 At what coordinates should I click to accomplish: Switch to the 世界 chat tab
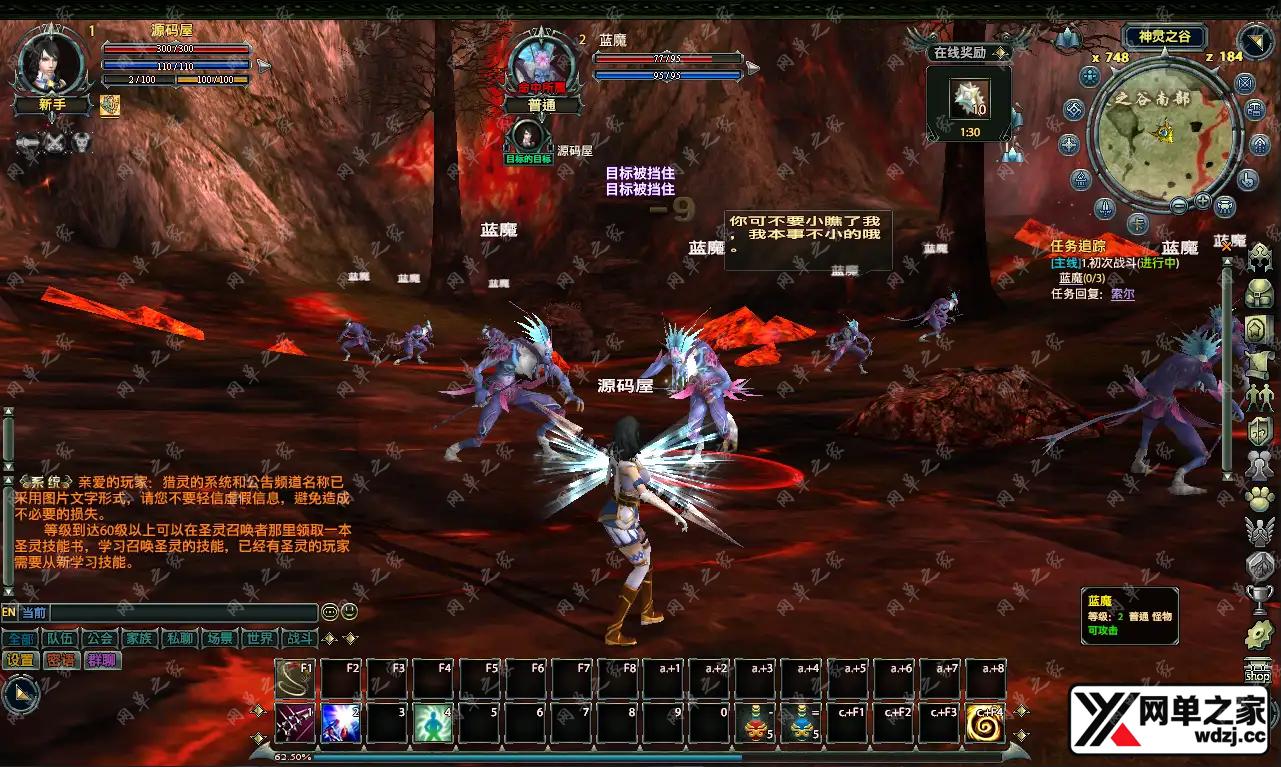(x=259, y=640)
